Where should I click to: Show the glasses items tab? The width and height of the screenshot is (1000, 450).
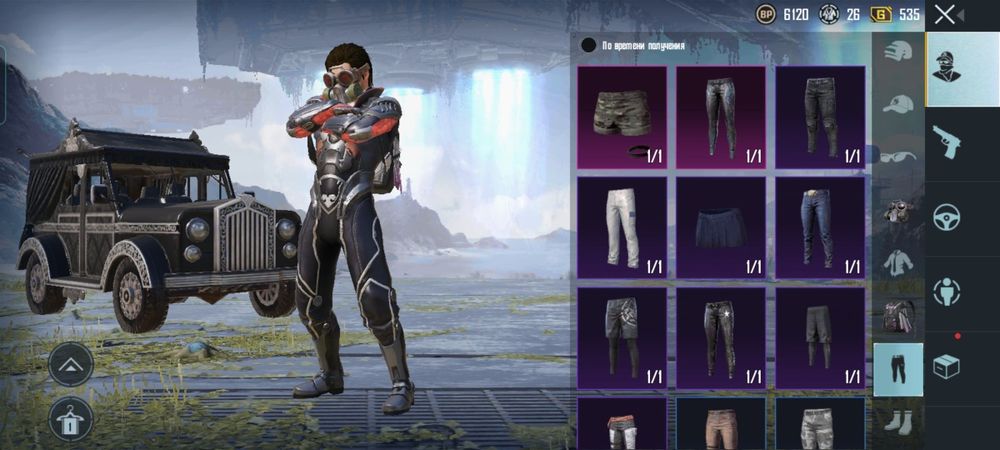tap(898, 157)
